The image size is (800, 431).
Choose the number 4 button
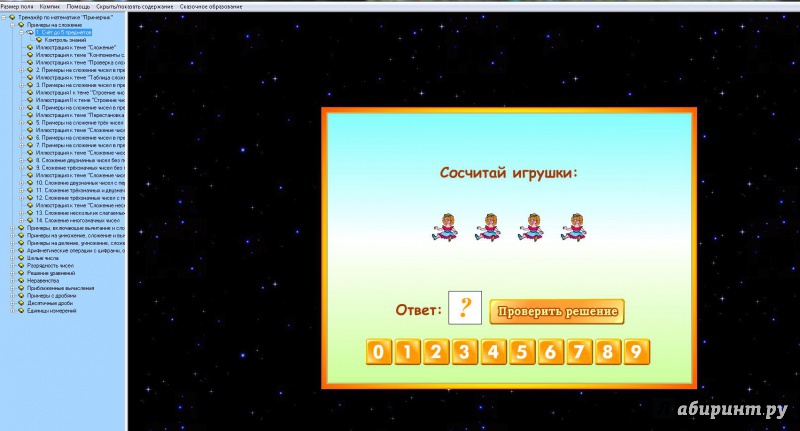click(x=492, y=352)
